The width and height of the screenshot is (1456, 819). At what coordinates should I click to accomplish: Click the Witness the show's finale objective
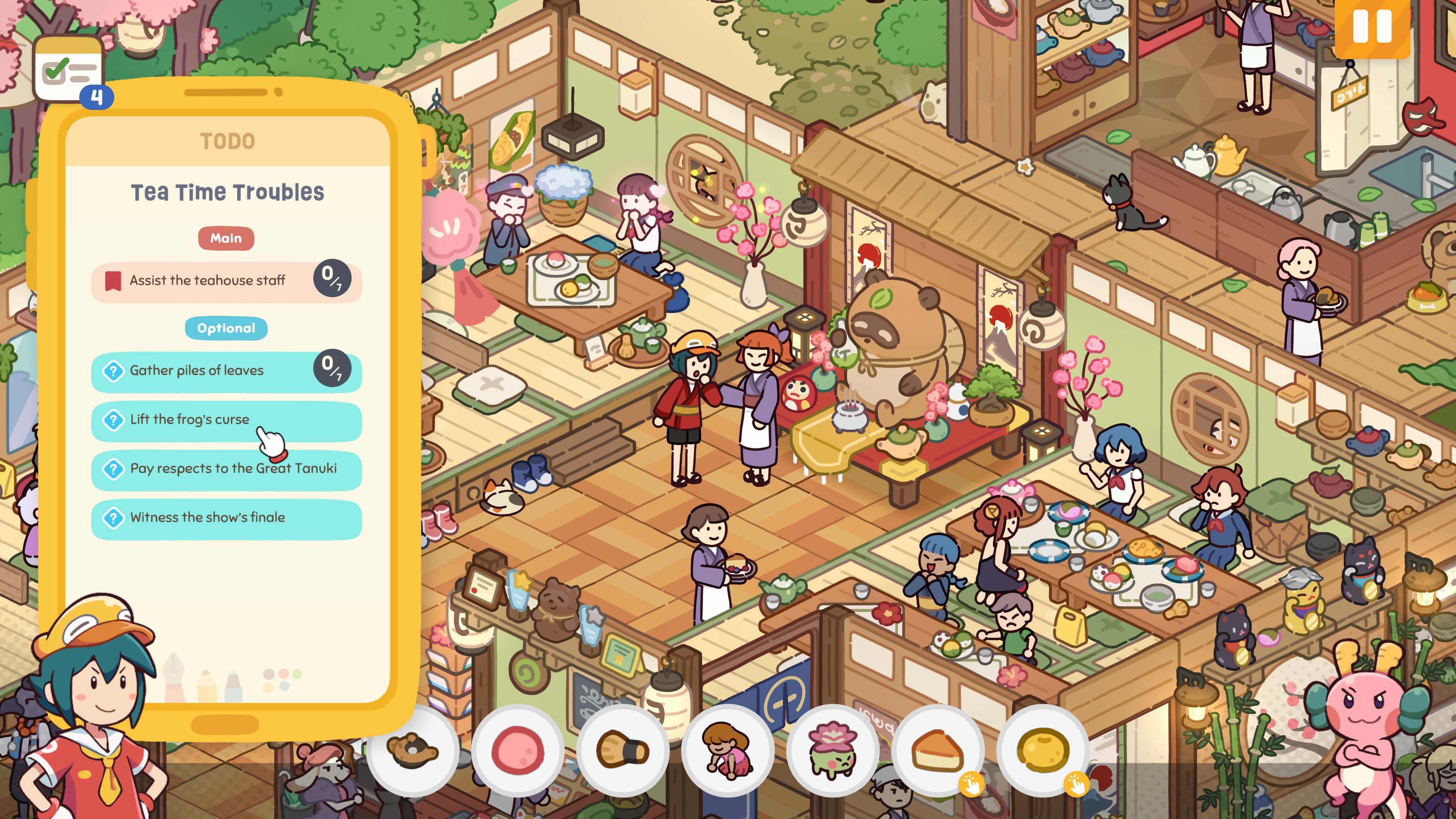[x=207, y=517]
